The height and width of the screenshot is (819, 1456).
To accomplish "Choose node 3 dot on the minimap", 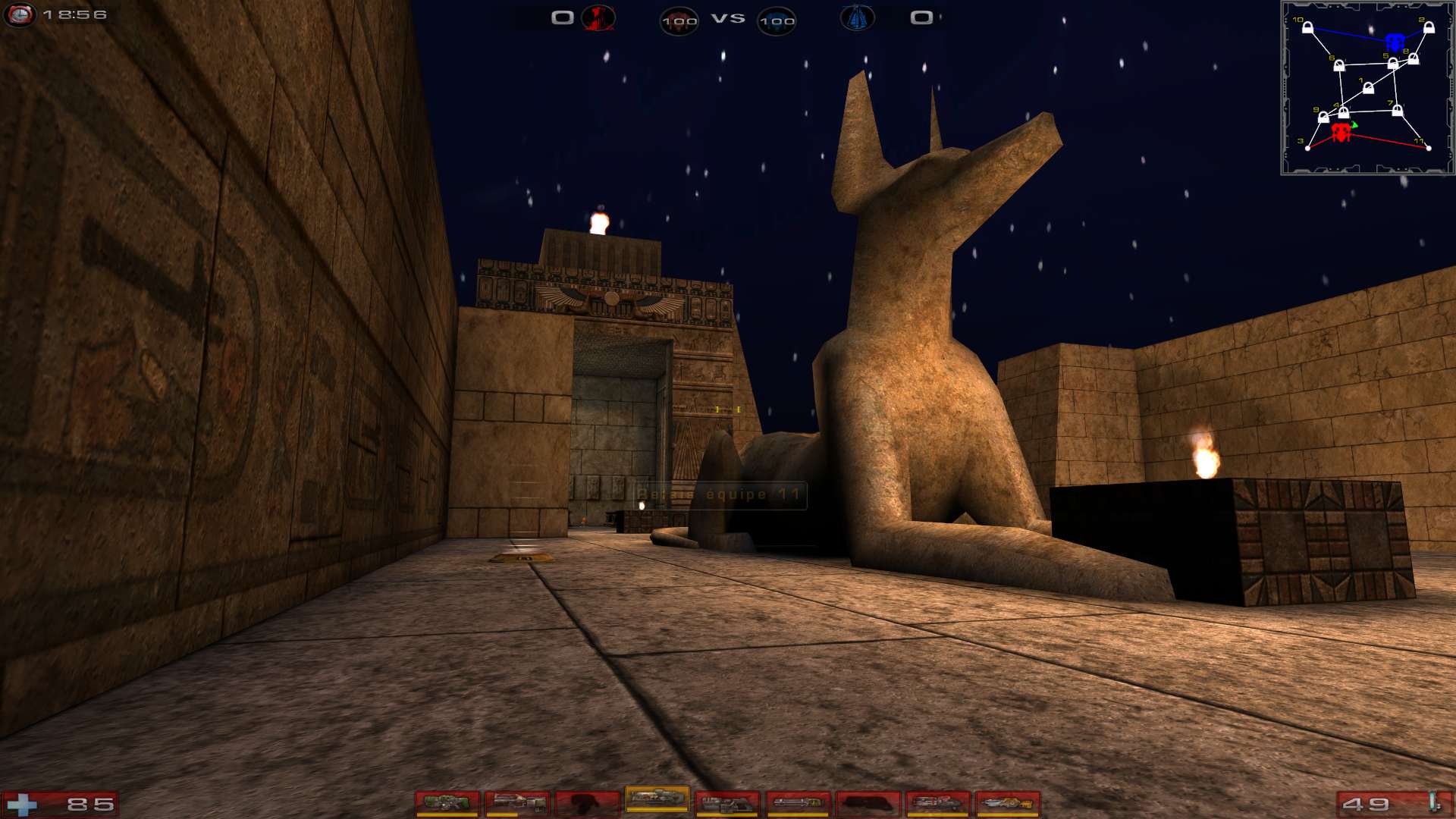I will [1307, 148].
